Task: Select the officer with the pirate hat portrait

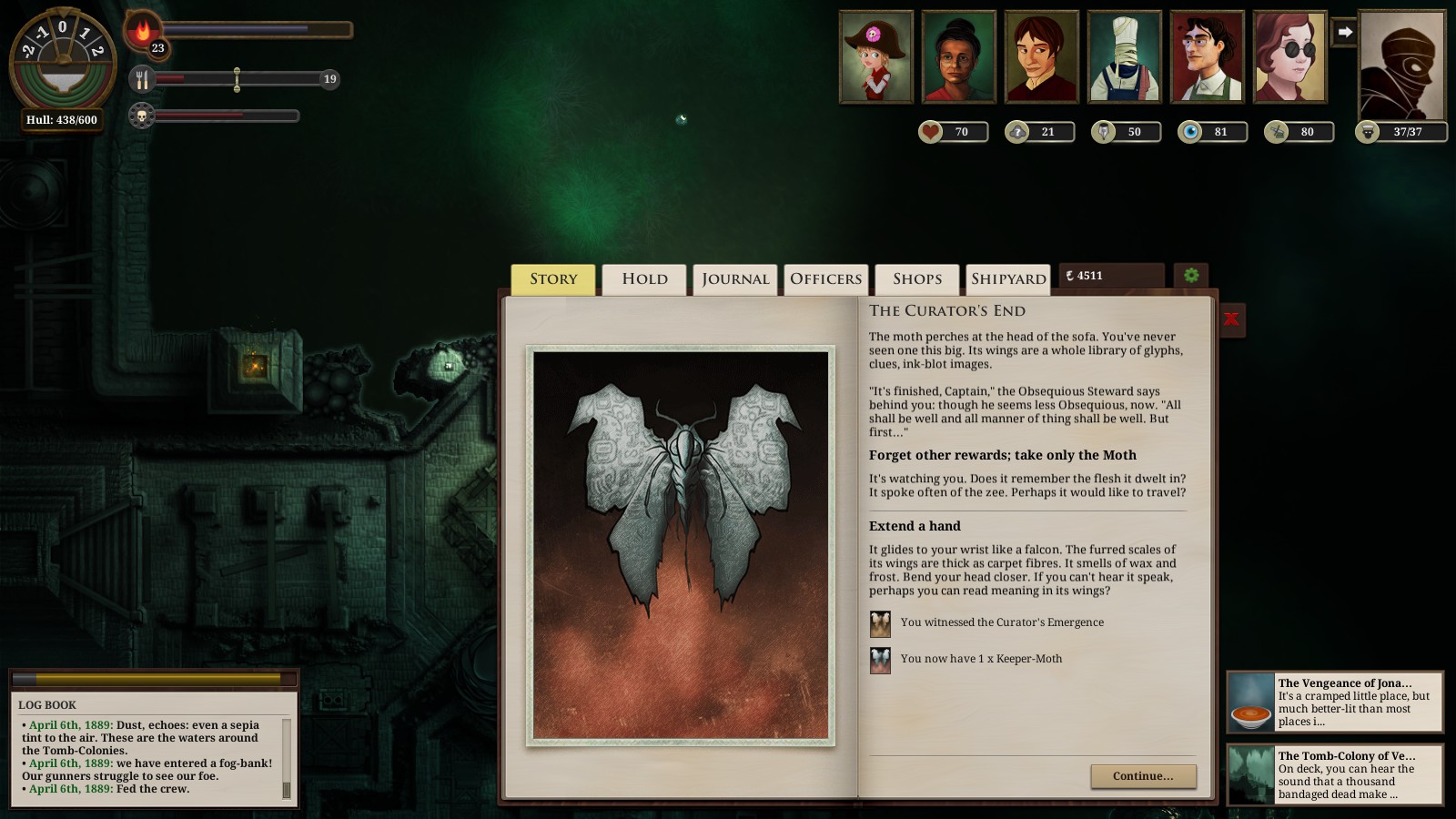Action: [875, 56]
